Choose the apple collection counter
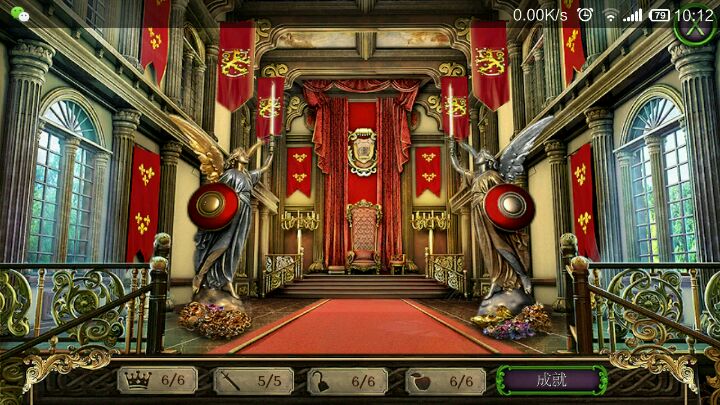720x405 pixels. 445,380
